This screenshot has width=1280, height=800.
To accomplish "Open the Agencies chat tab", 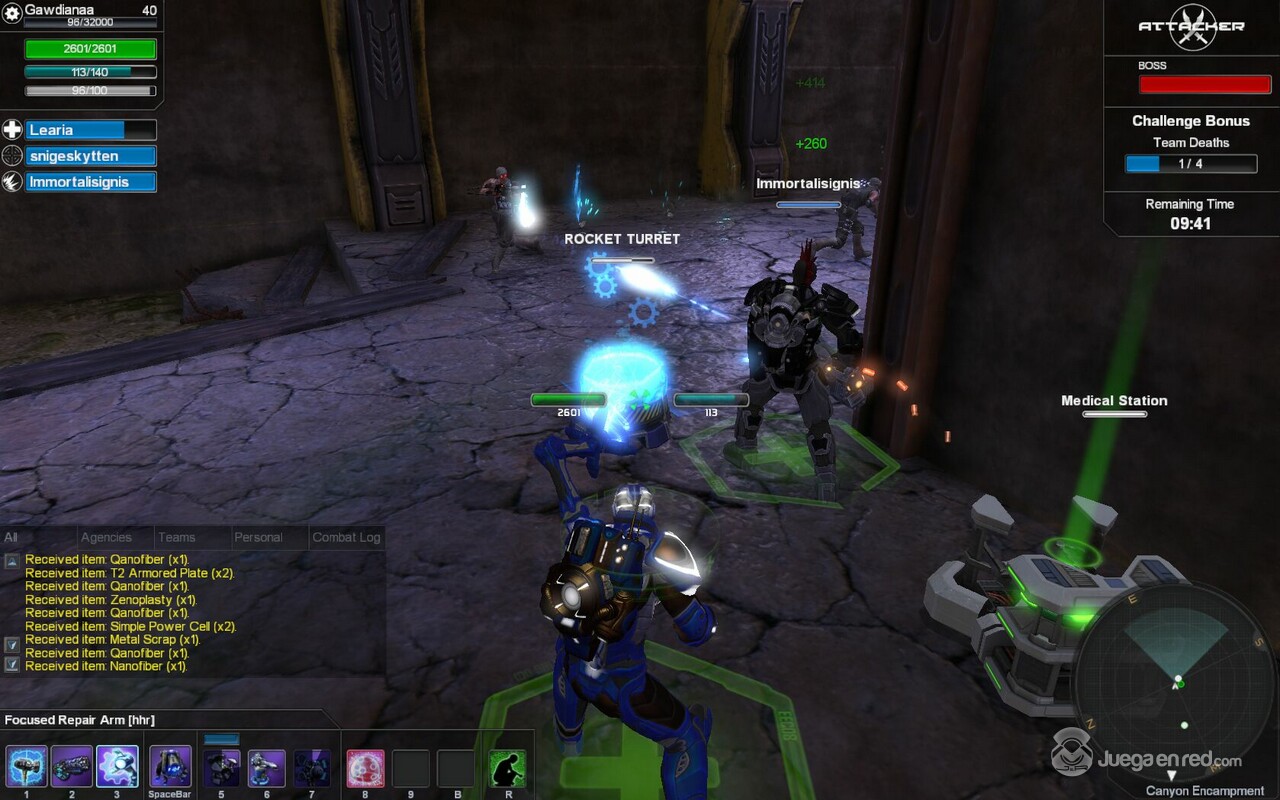I will pyautogui.click(x=106, y=538).
